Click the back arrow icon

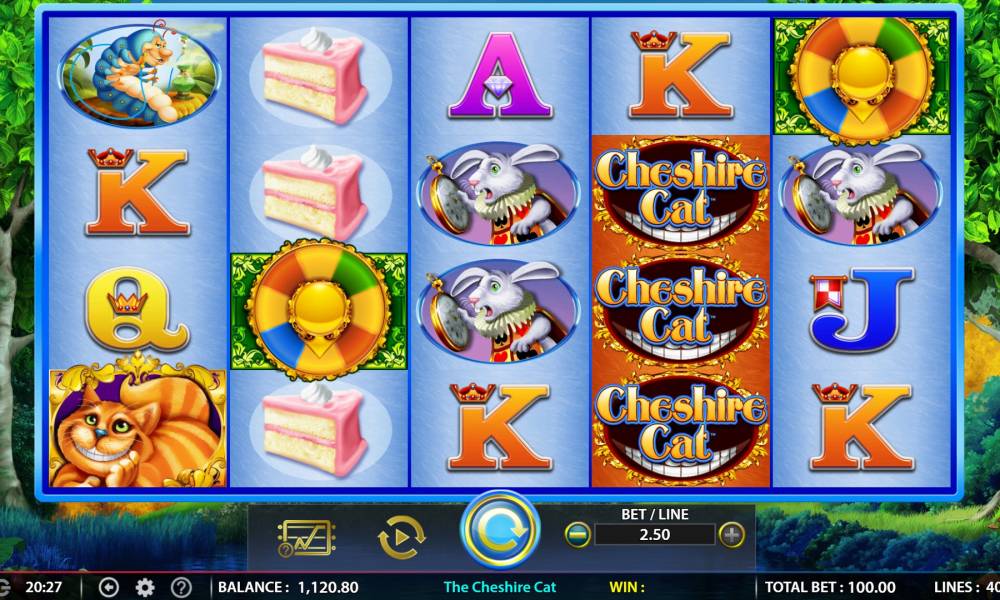point(110,587)
